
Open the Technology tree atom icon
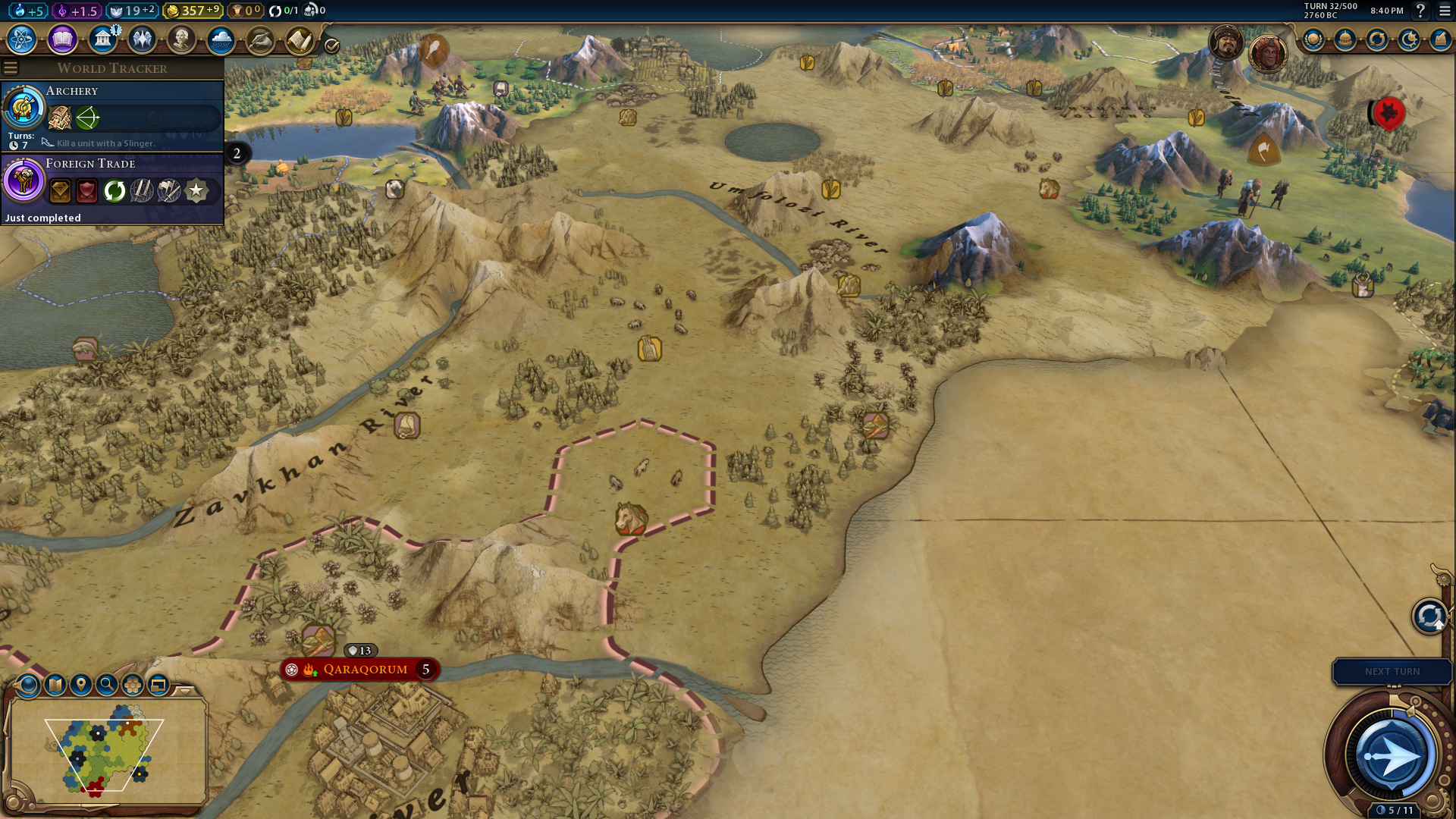pos(22,39)
